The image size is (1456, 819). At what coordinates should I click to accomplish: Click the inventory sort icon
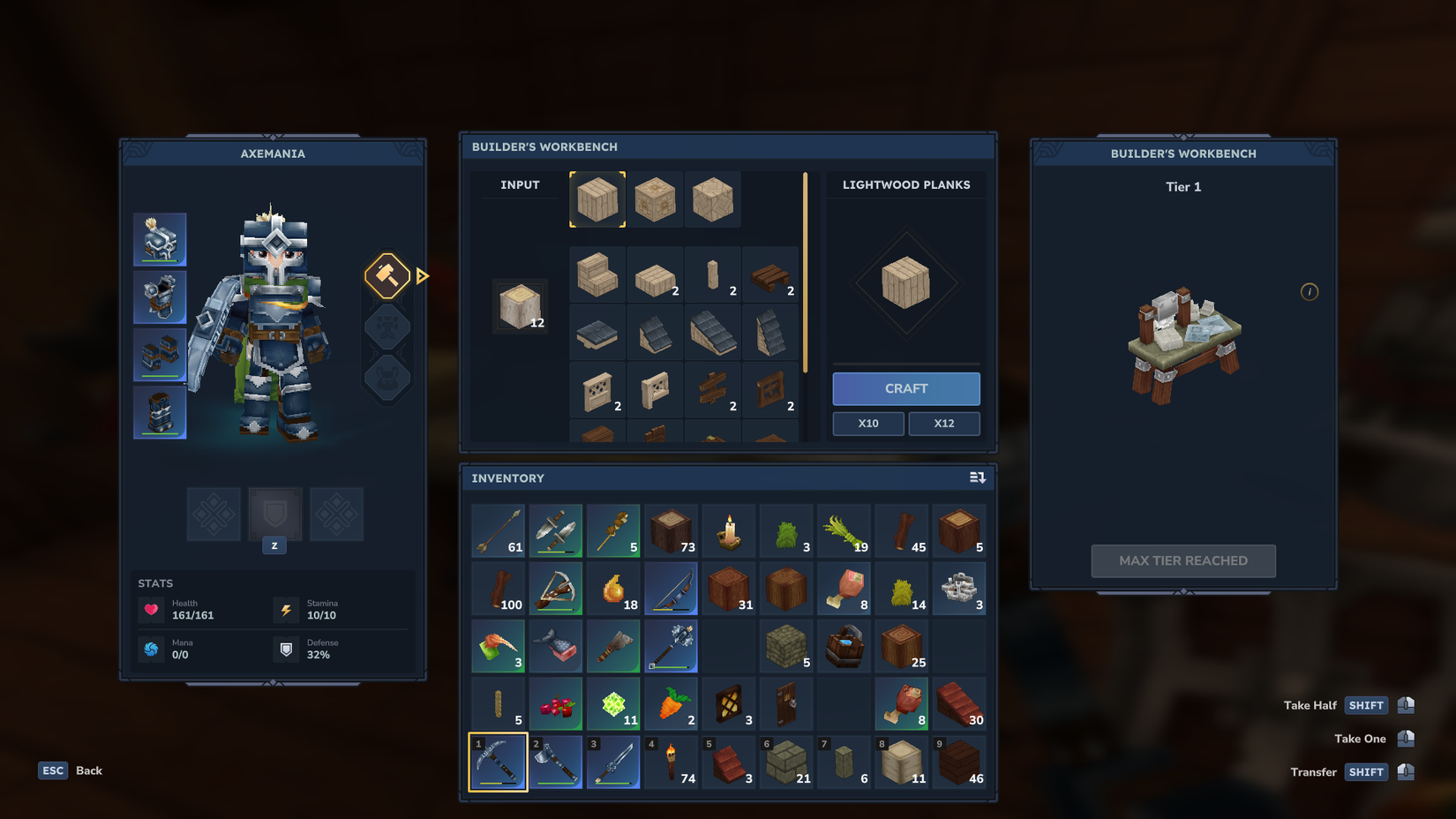click(978, 477)
